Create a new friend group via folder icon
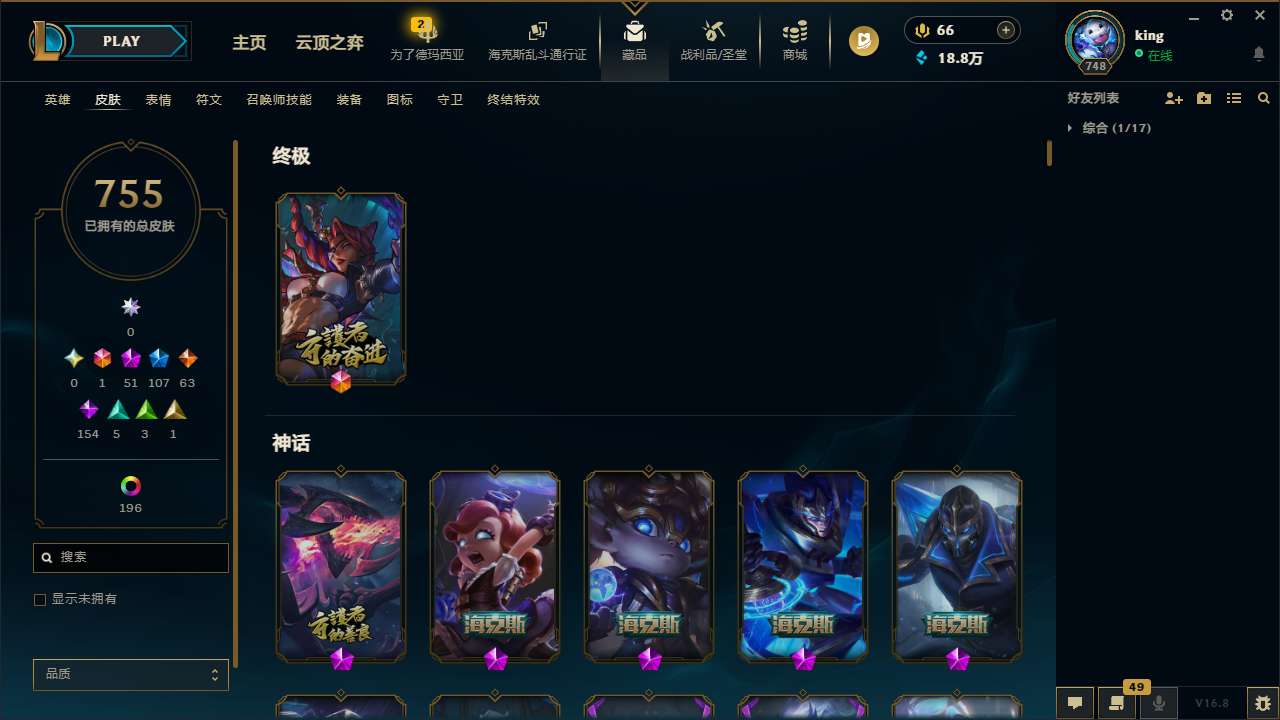The image size is (1280, 720). pos(1203,98)
